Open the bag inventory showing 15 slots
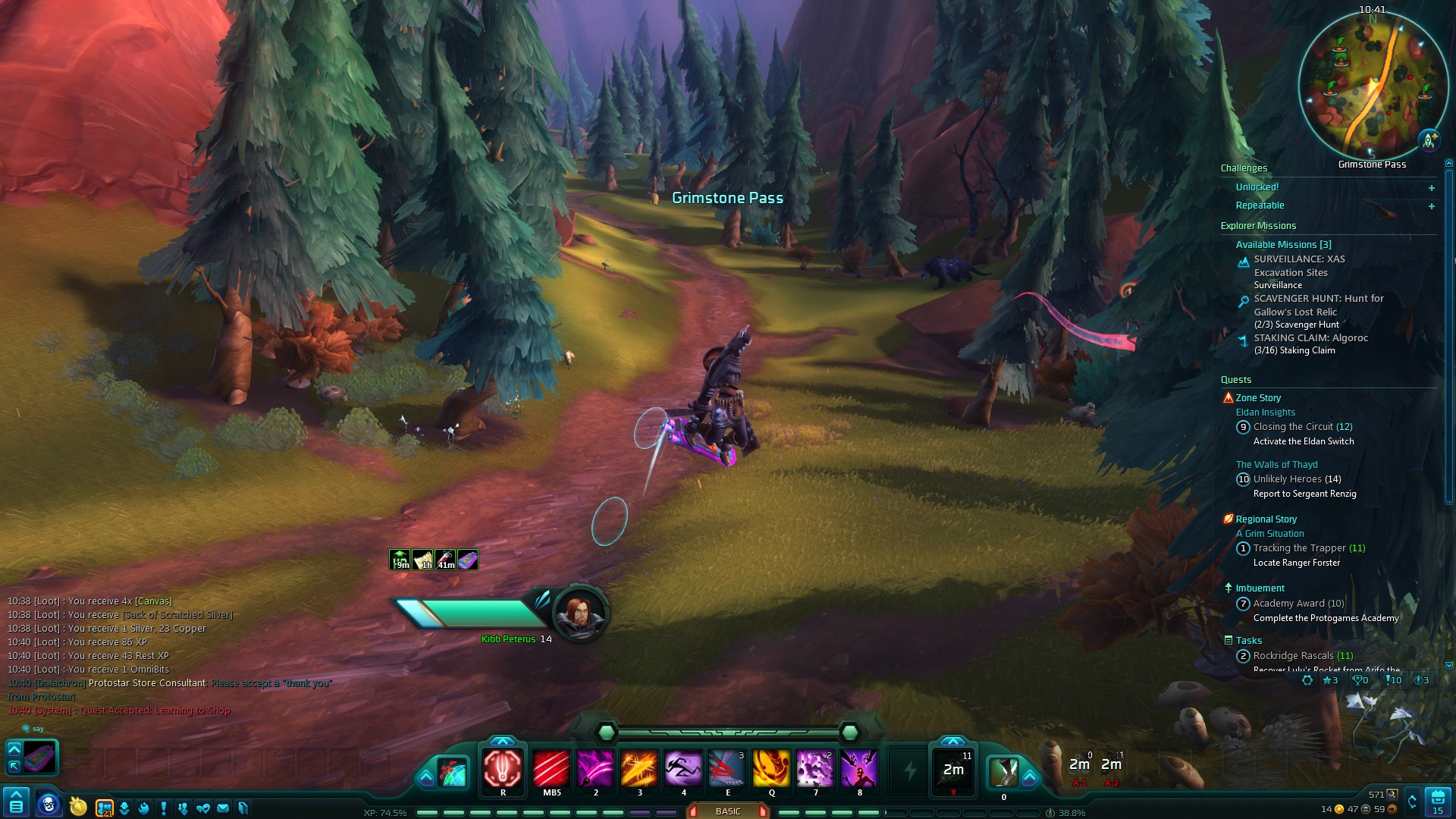This screenshot has width=1456, height=819. 1438,802
